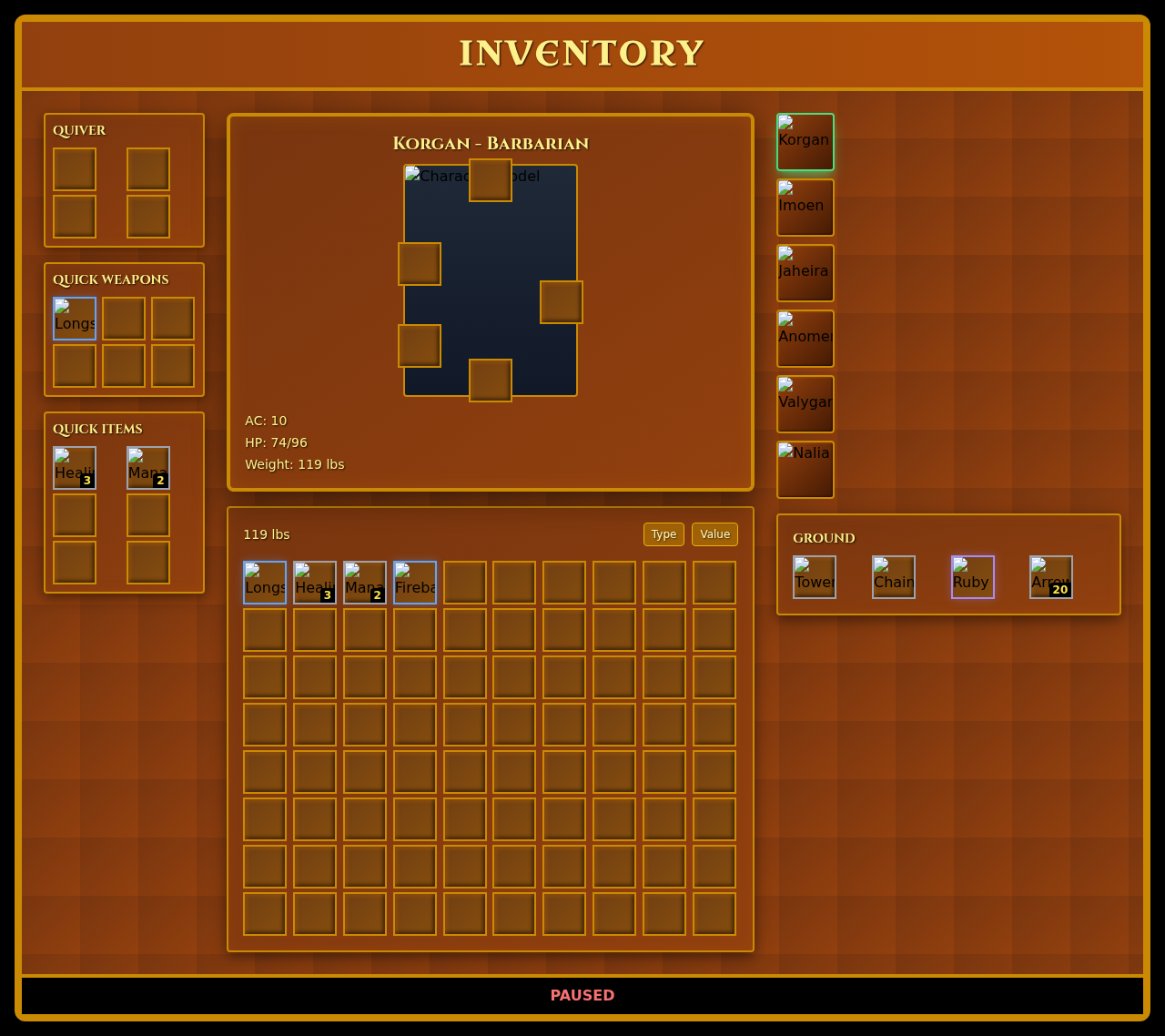1165x1036 pixels.
Task: Pick up the Chain armor on the ground
Action: 893,576
